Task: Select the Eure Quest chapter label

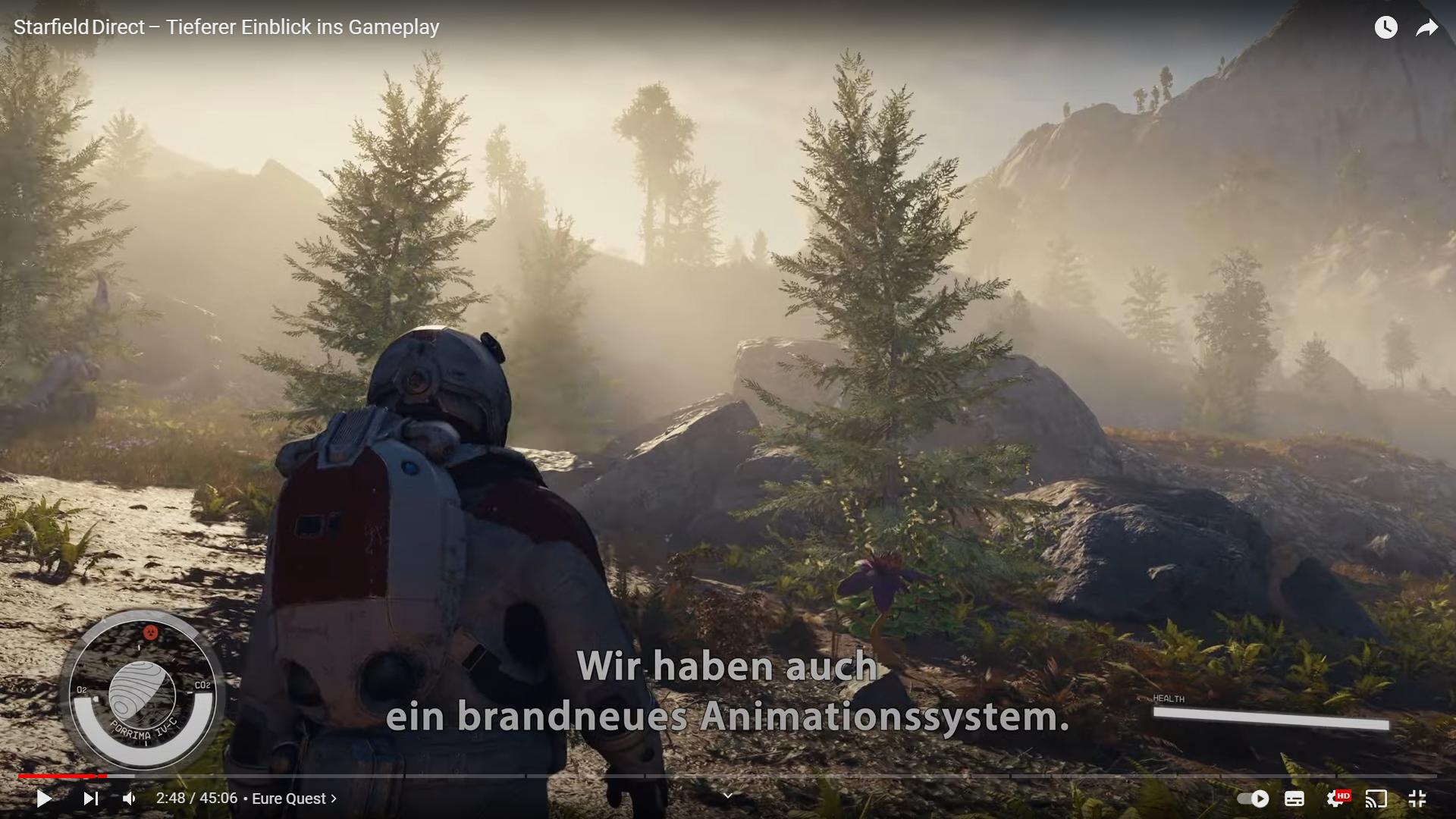Action: tap(290, 799)
